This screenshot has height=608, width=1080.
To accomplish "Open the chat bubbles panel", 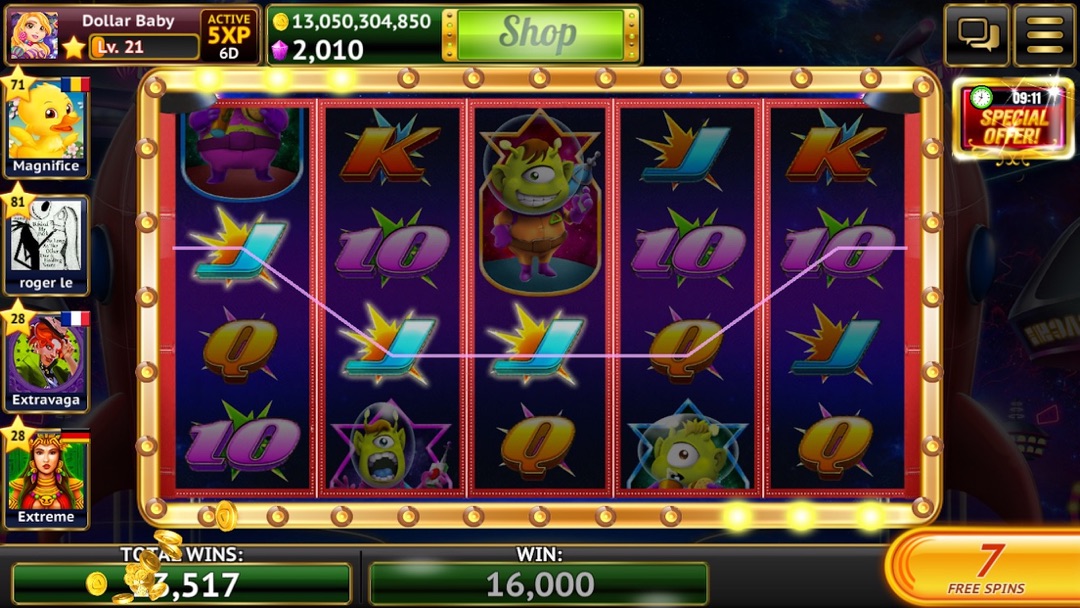I will click(x=977, y=35).
